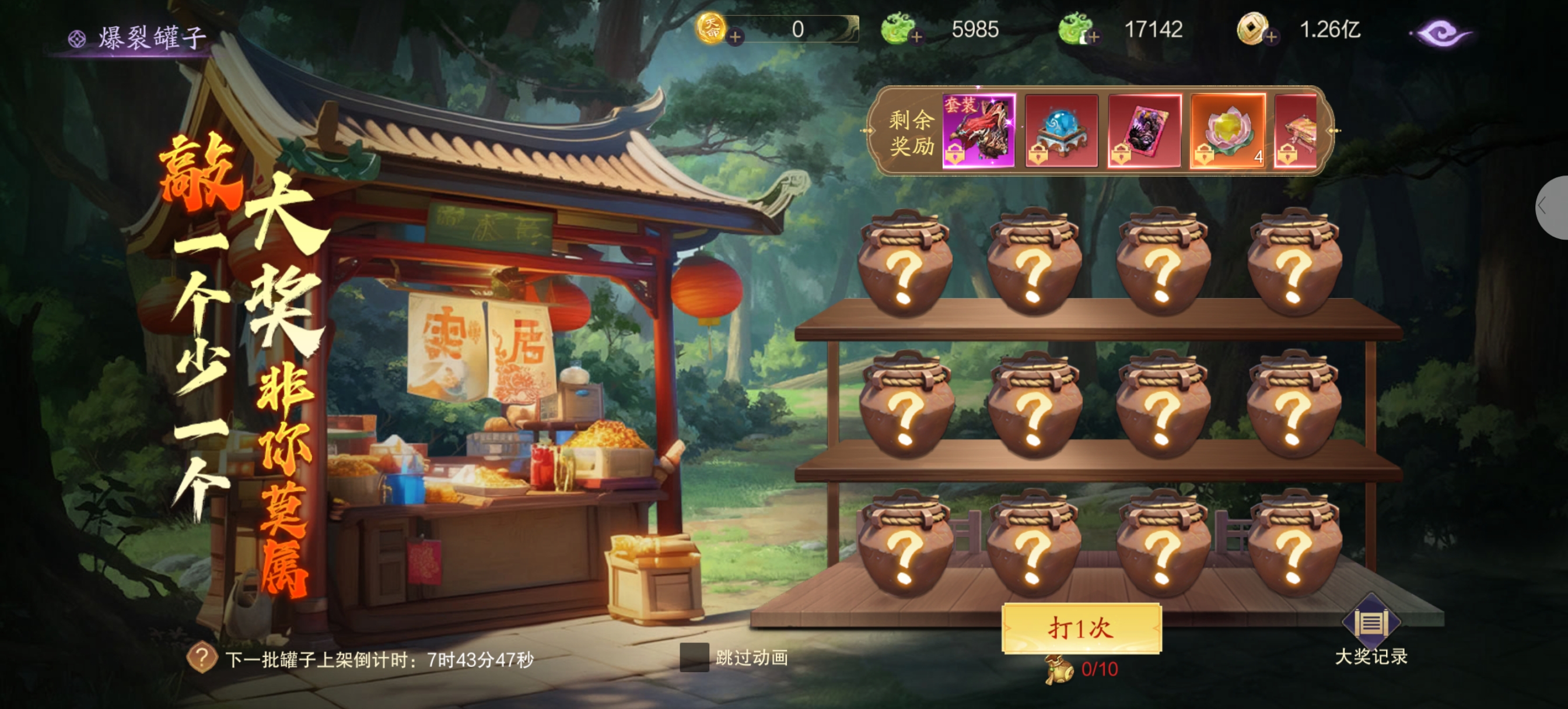Add more green jade beside 5985
This screenshot has width=1568, height=709.
(x=916, y=37)
